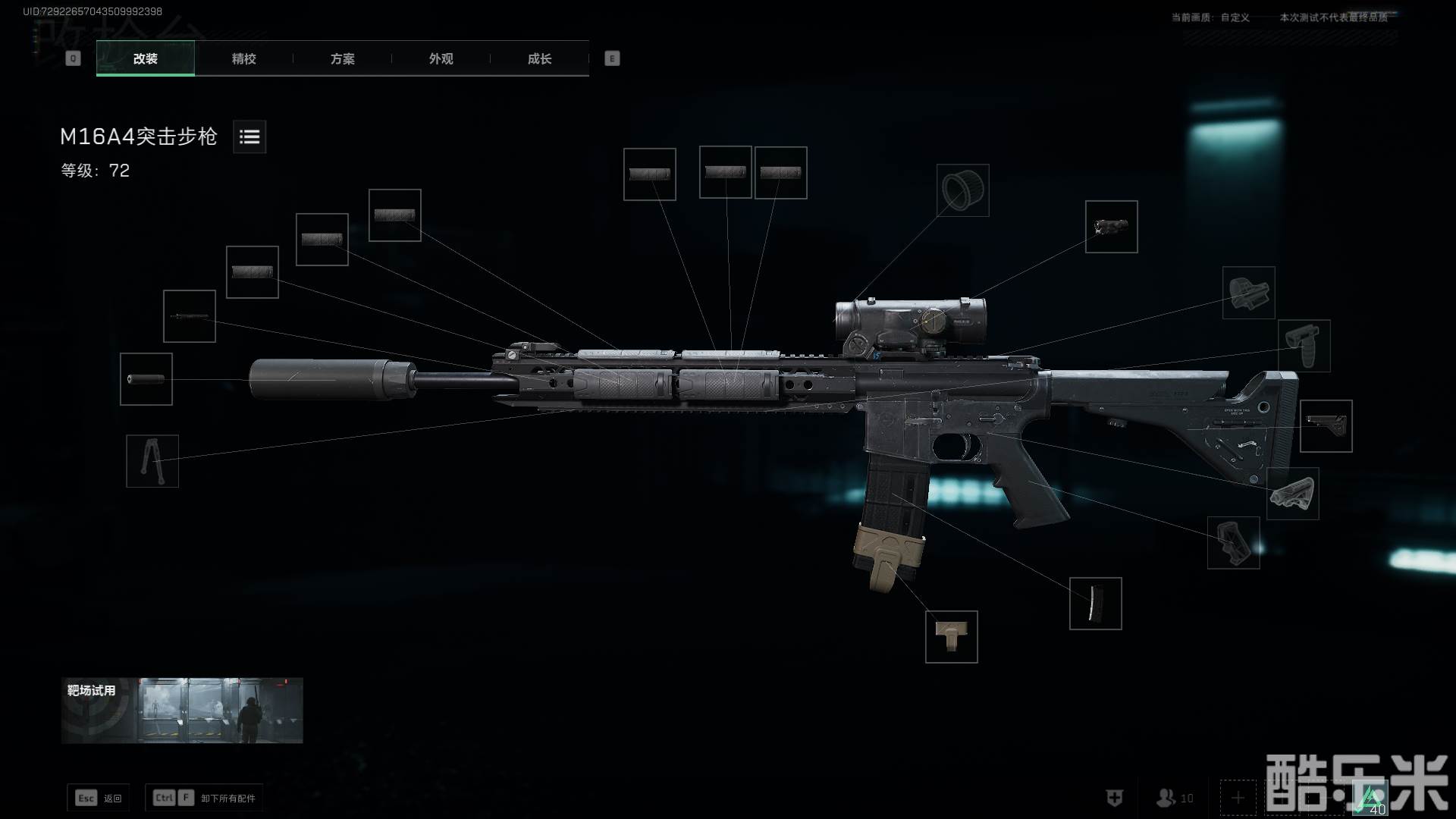Open the scope lens cover slot
Screen dimensions: 1456x819
[963, 190]
